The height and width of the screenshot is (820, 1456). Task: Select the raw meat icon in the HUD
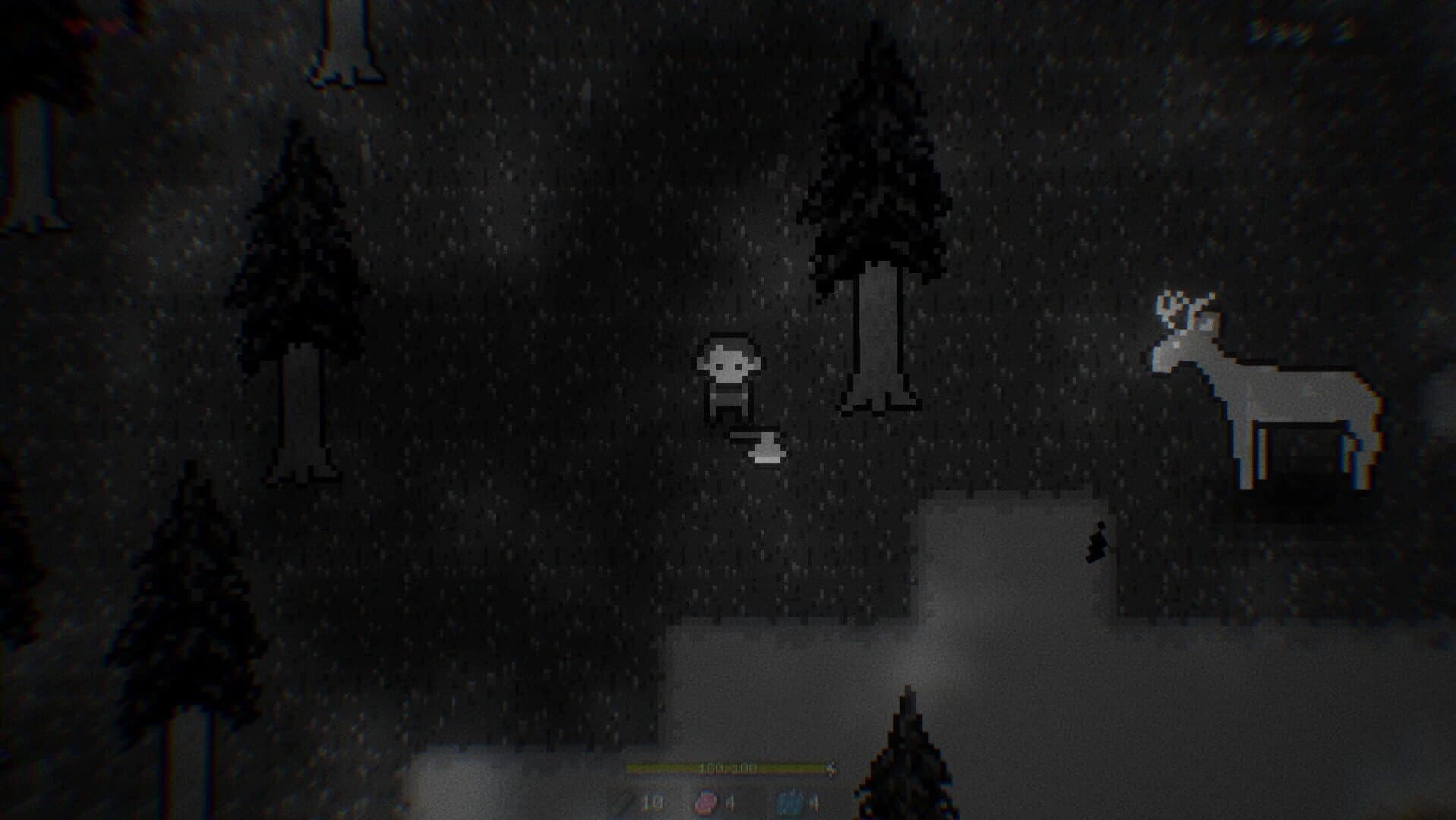click(706, 801)
